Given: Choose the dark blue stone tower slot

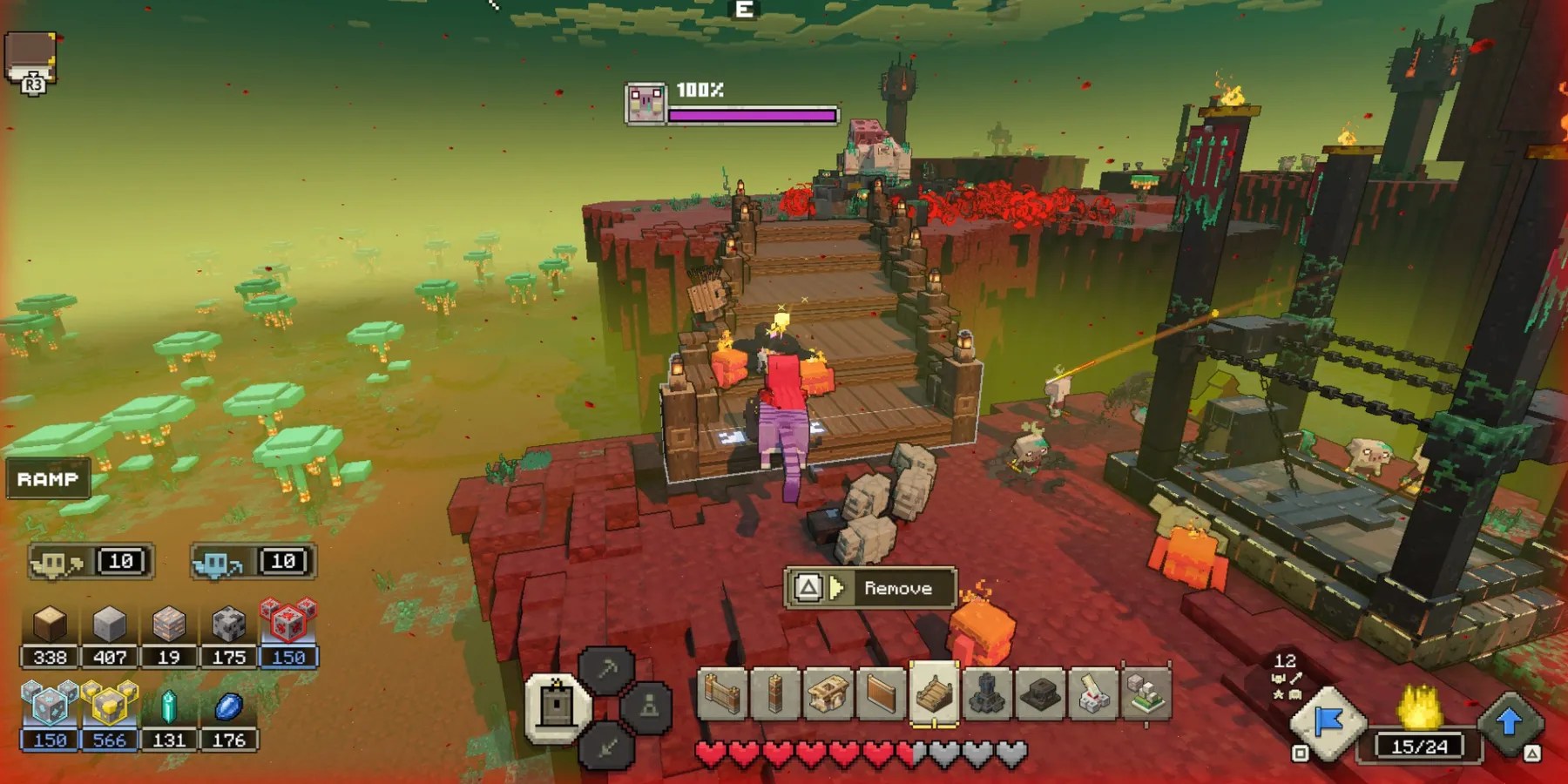Looking at the screenshot, I should (x=987, y=696).
